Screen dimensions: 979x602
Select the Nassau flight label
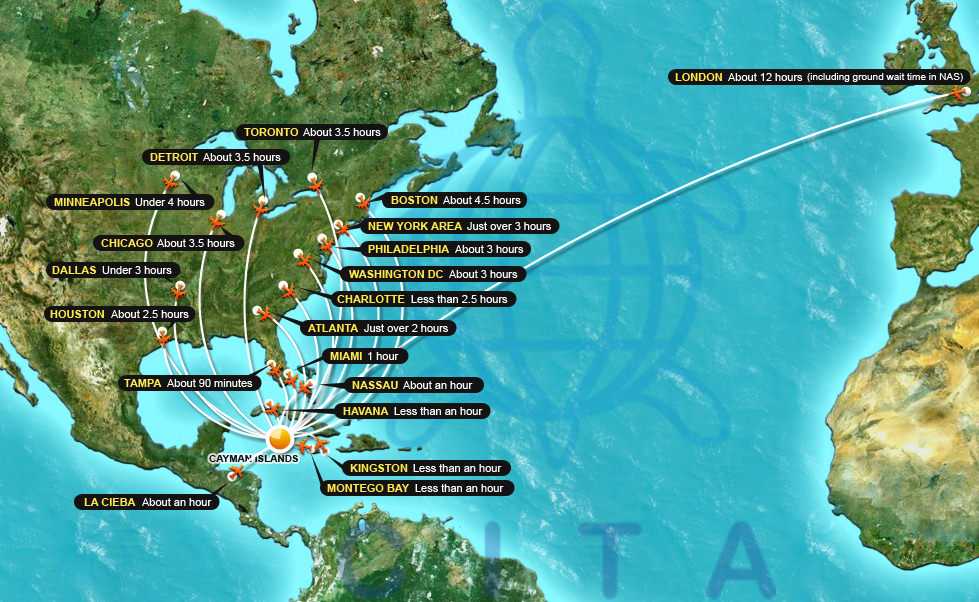413,385
